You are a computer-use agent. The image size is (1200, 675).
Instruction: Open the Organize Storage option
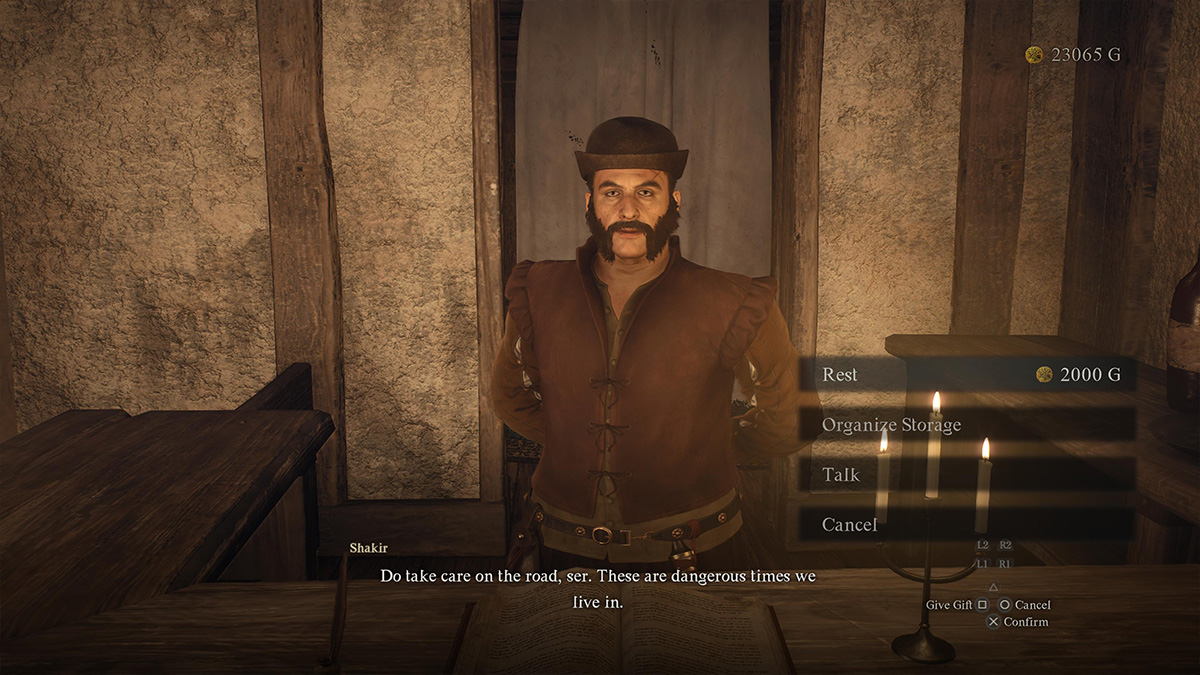[x=966, y=425]
